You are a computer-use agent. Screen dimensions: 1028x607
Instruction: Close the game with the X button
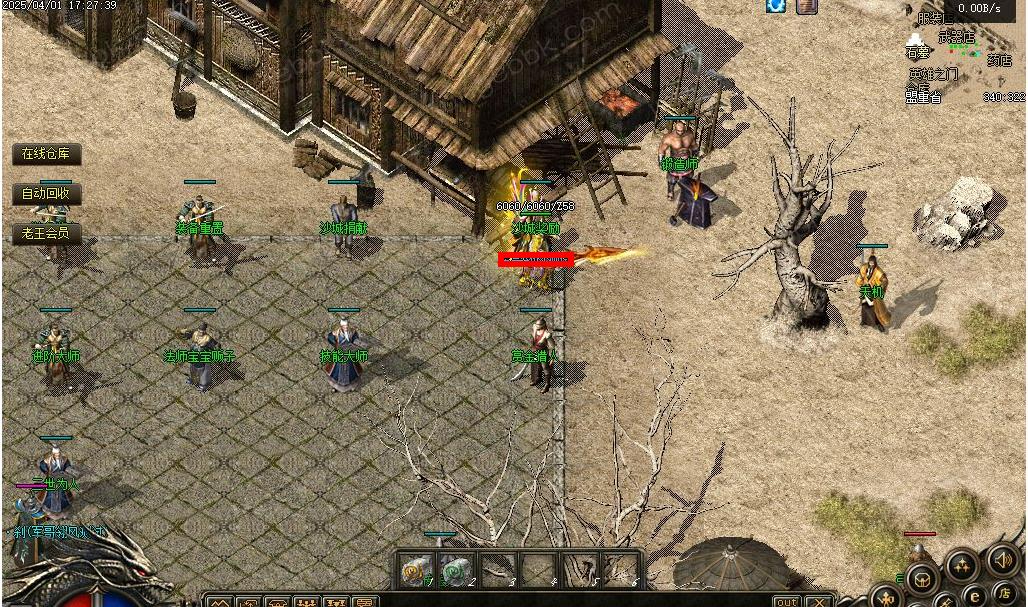[x=819, y=601]
